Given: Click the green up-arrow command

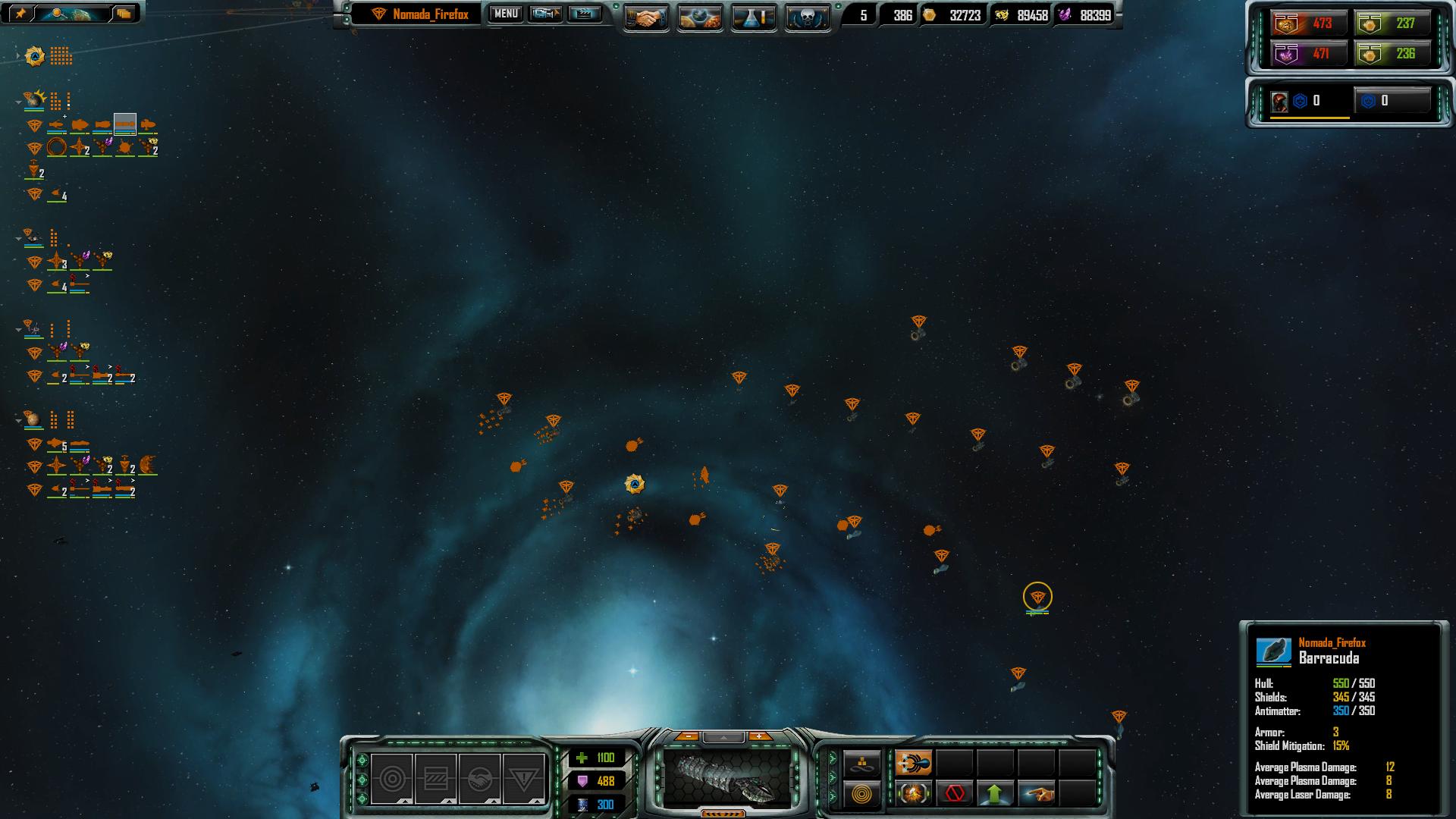Looking at the screenshot, I should 995,794.
